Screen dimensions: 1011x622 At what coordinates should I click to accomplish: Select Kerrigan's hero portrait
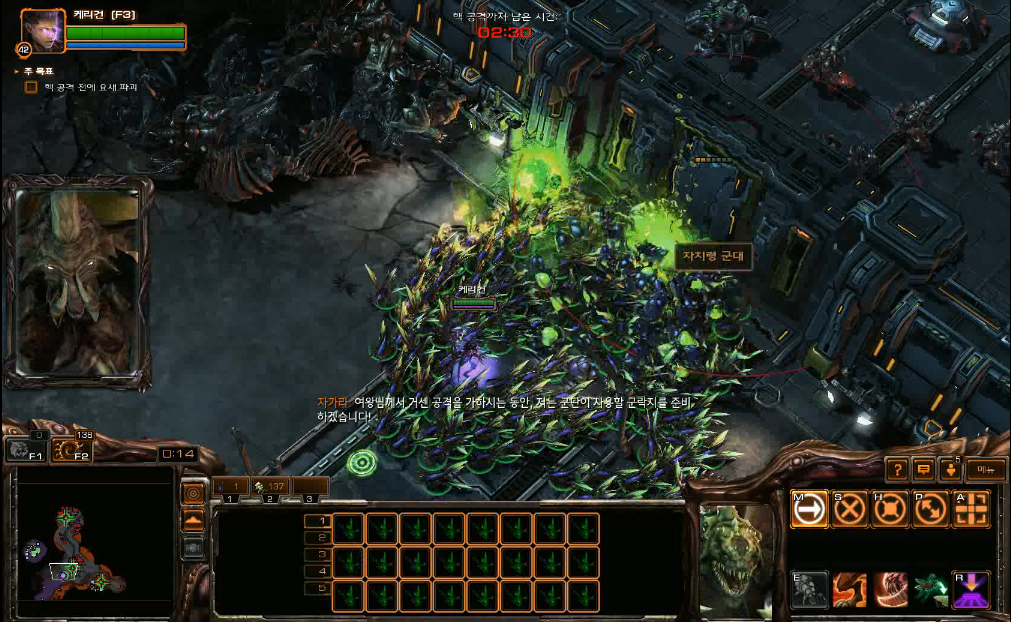[x=42, y=30]
